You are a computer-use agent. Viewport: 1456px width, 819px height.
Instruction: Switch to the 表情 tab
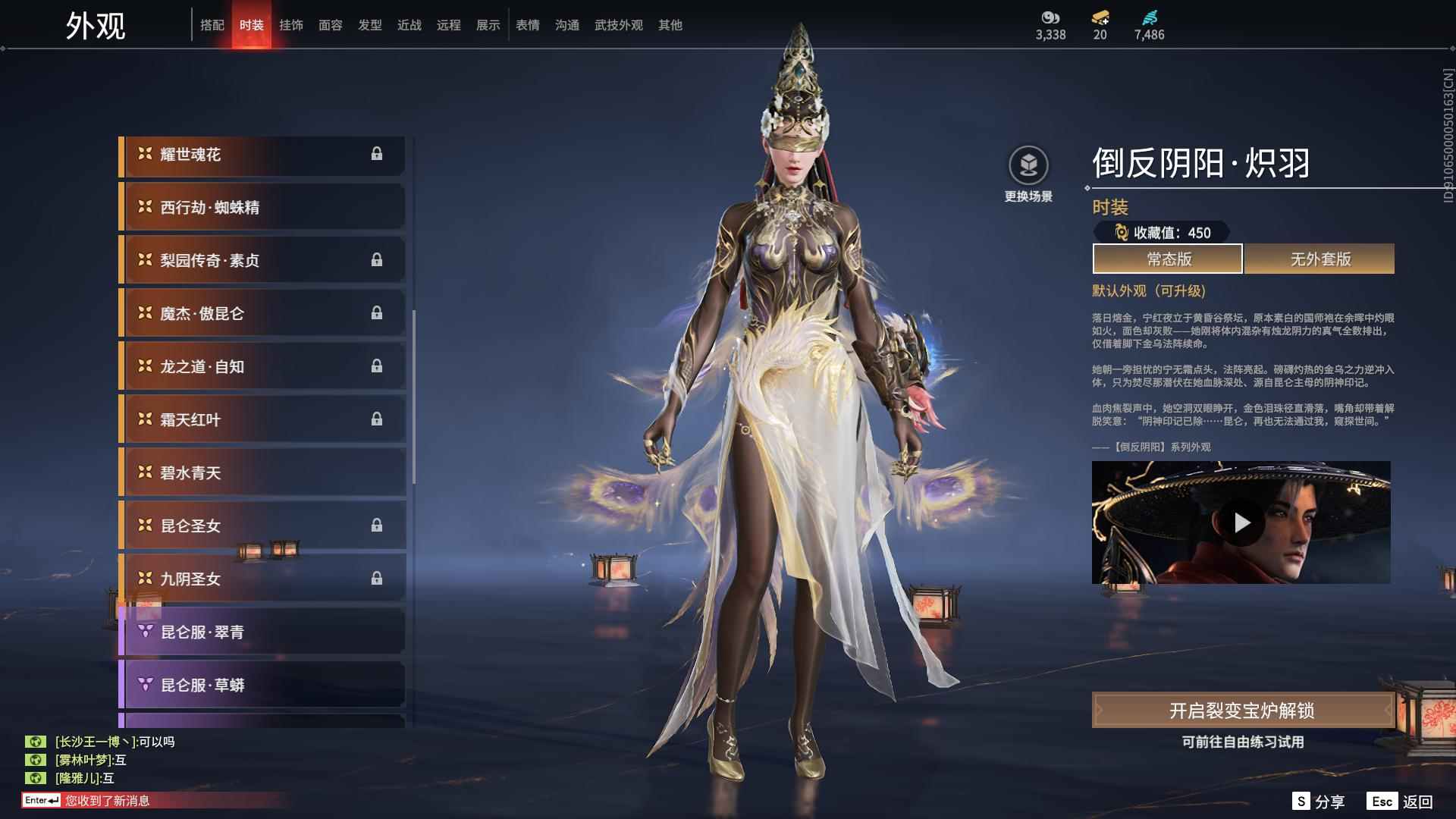click(526, 24)
